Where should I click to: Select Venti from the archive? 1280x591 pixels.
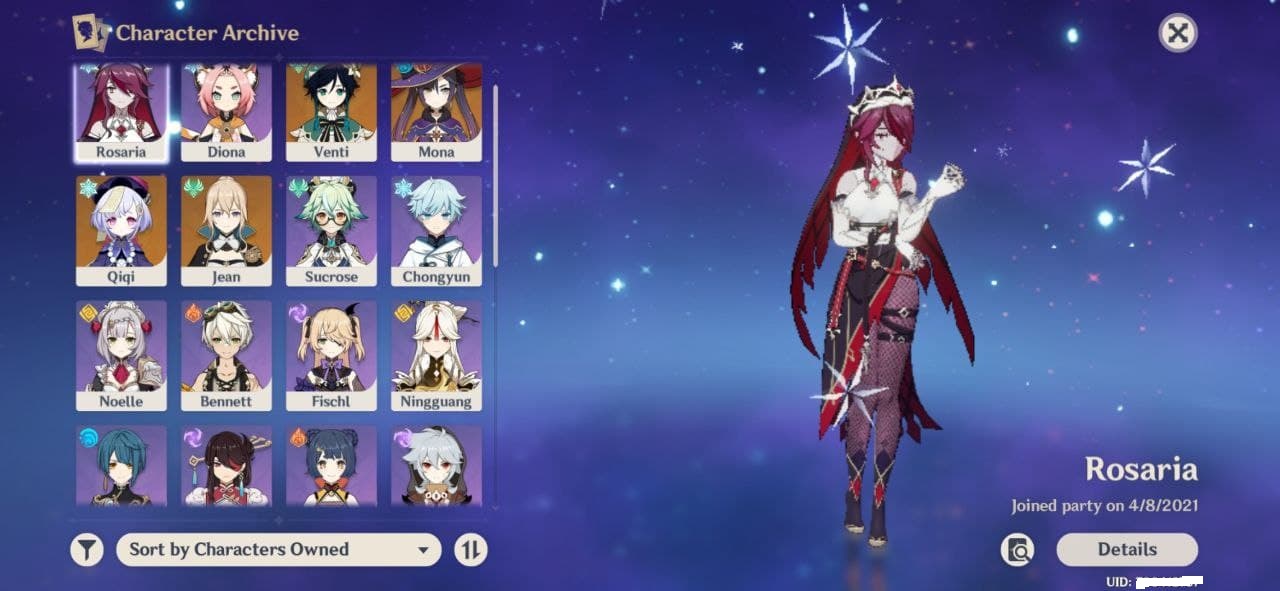331,112
